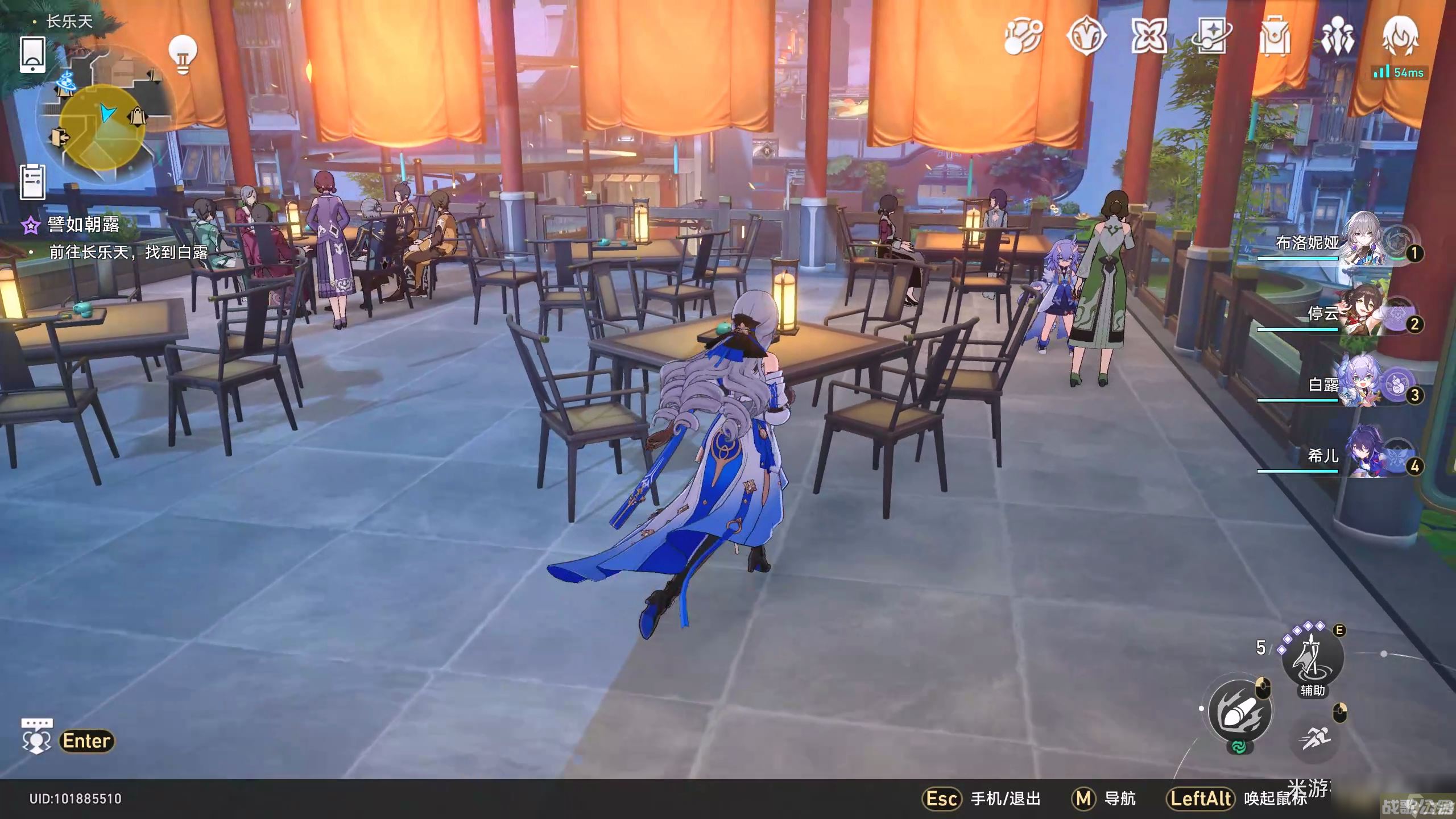Open the suitcase inventory icon
Screen dimensions: 1456x819
pos(1275,36)
